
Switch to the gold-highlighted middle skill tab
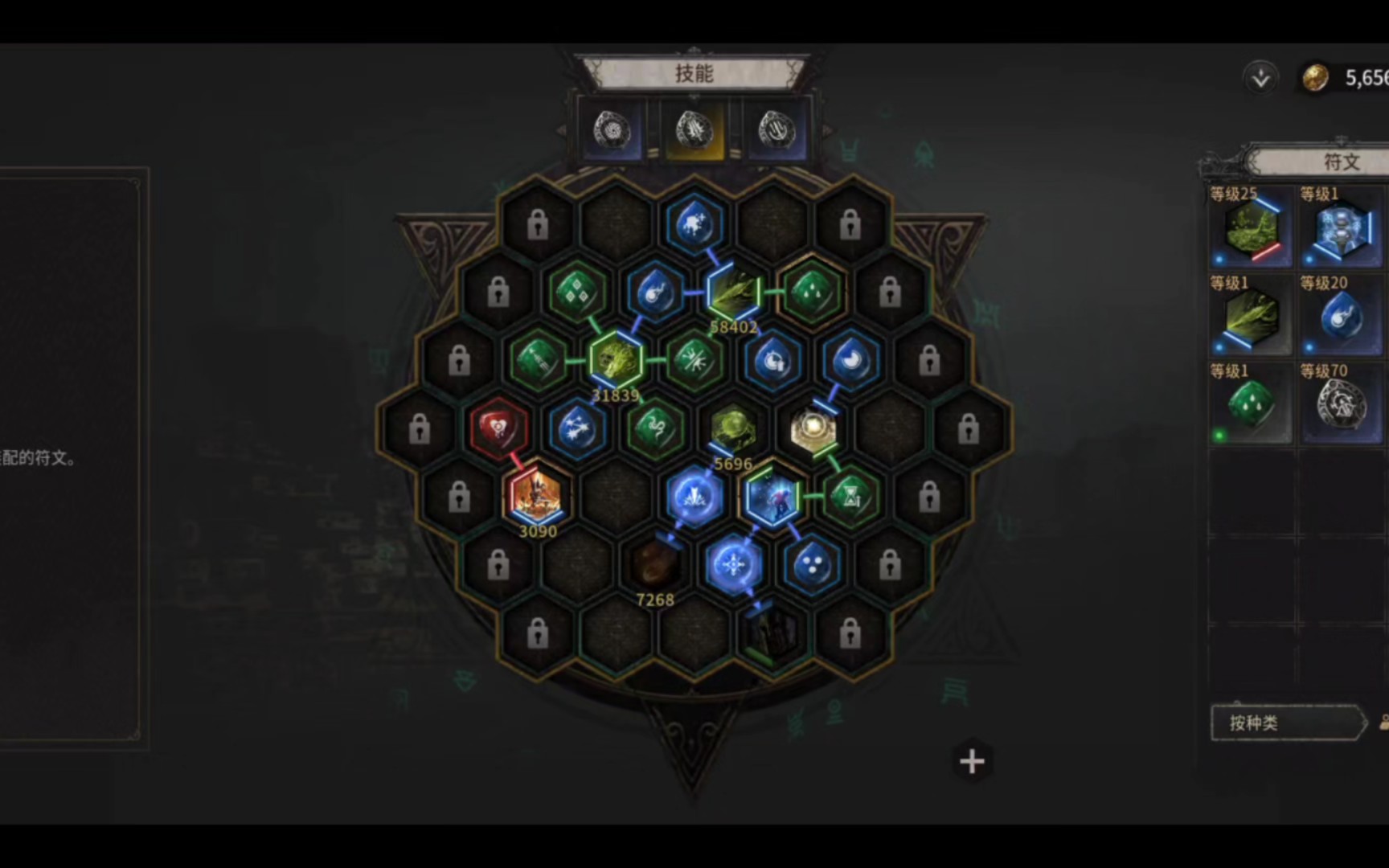tap(694, 130)
